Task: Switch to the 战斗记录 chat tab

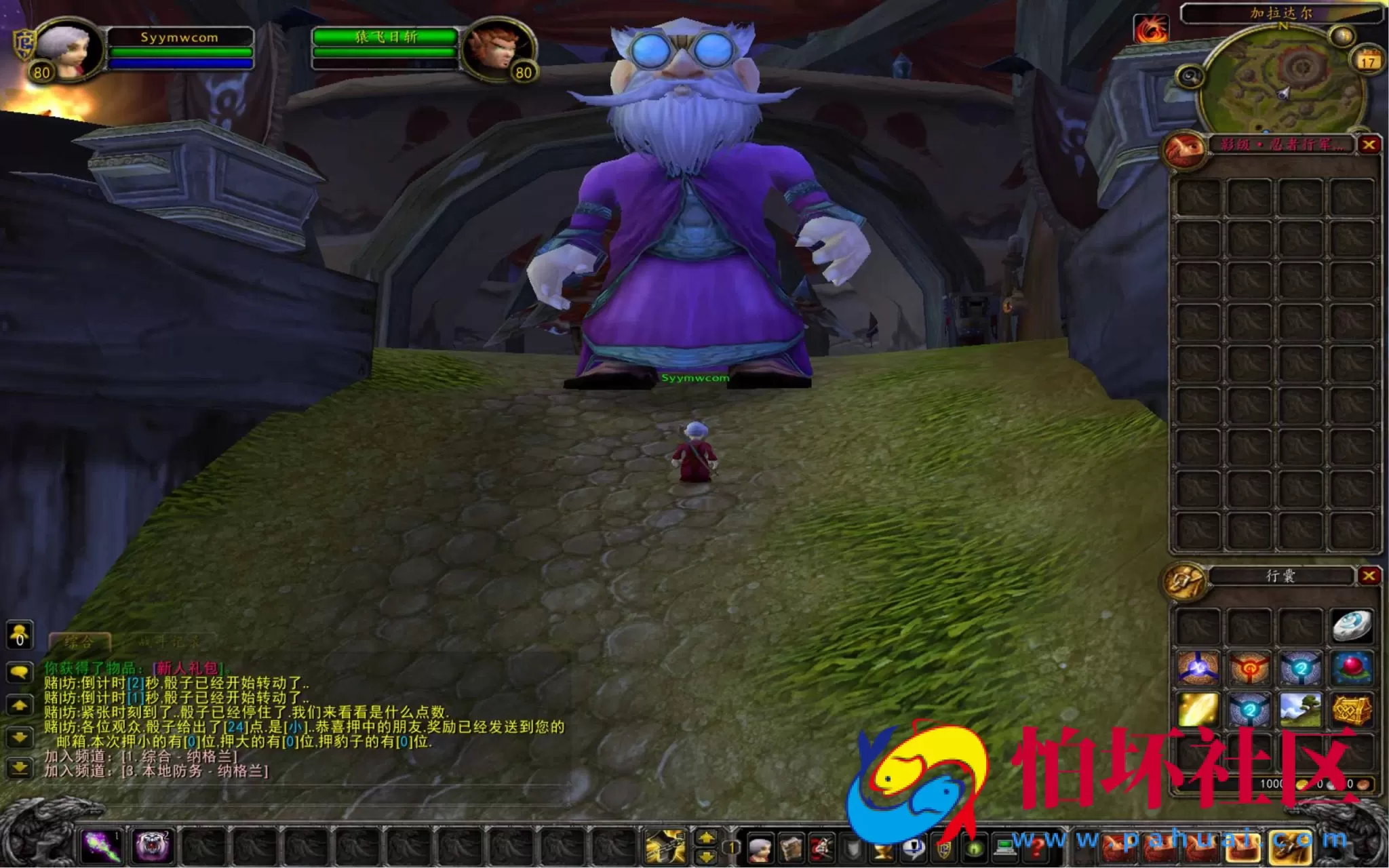Action: (172, 642)
